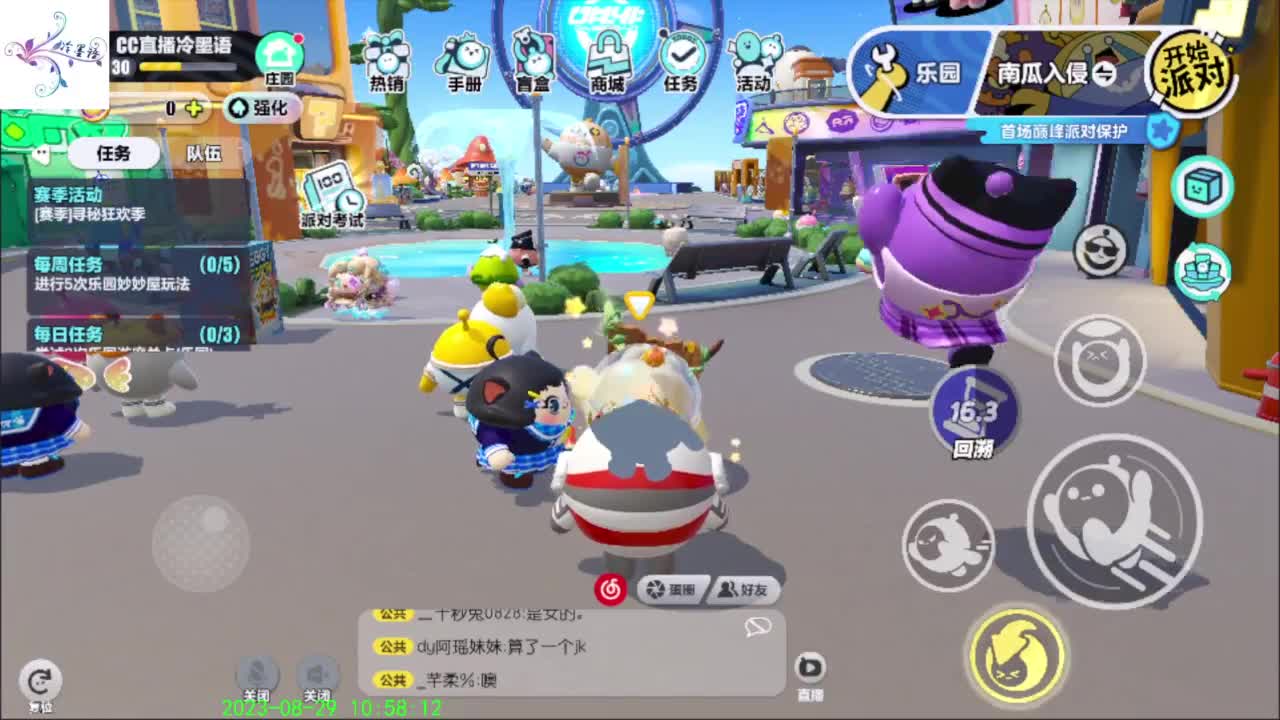Click the NetEase Cloud Music red icon
Viewport: 1280px width, 720px height.
611,590
